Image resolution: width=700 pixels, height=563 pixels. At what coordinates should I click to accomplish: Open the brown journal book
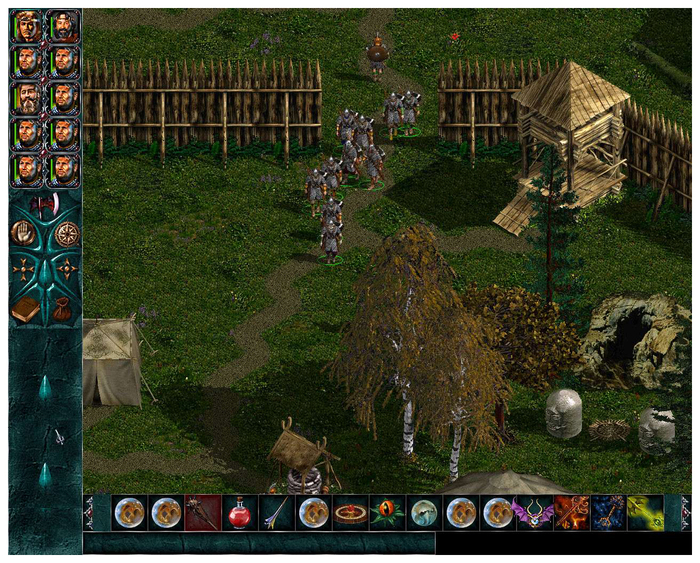click(x=26, y=310)
